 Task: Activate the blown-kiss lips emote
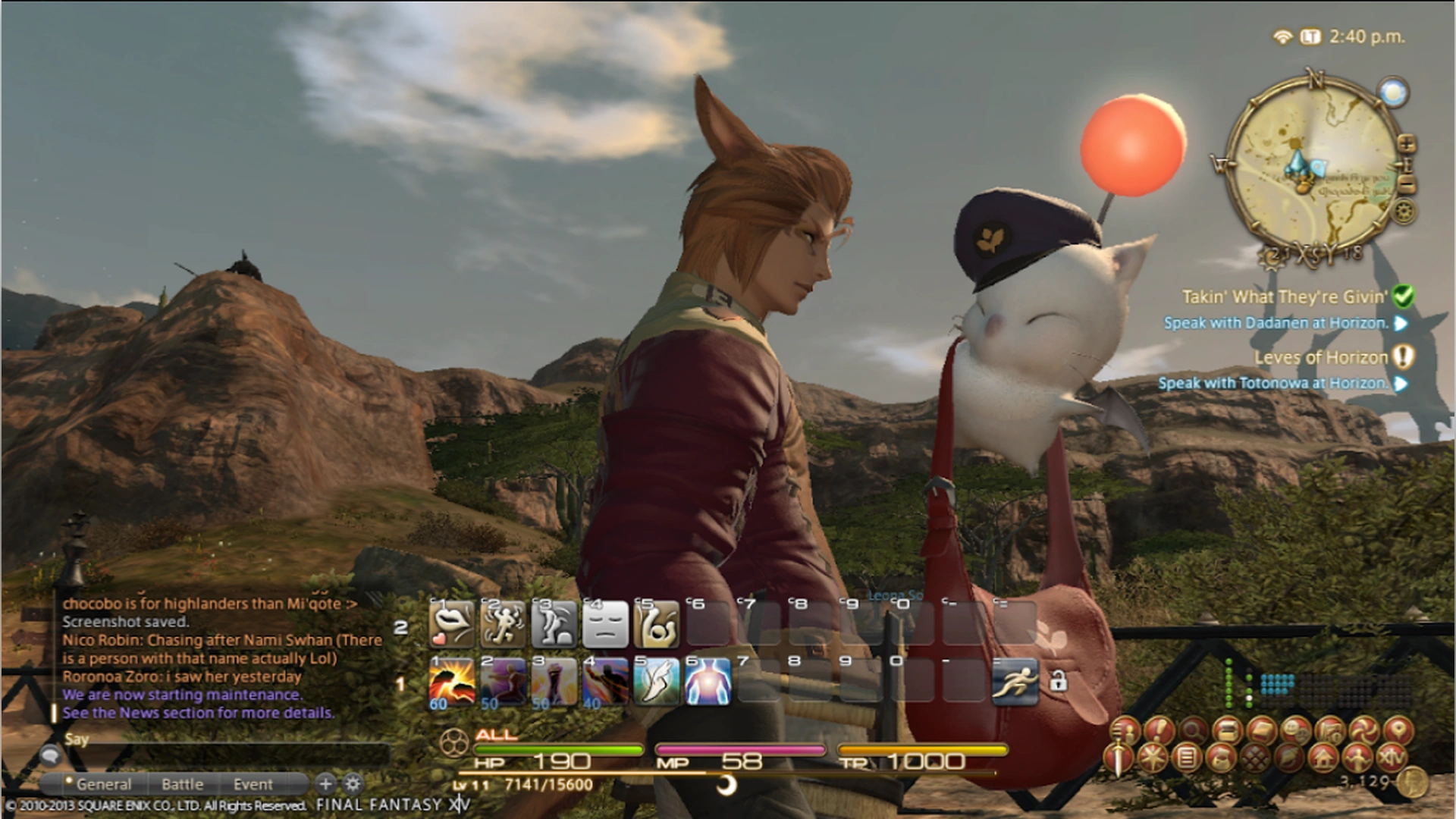pyautogui.click(x=452, y=624)
